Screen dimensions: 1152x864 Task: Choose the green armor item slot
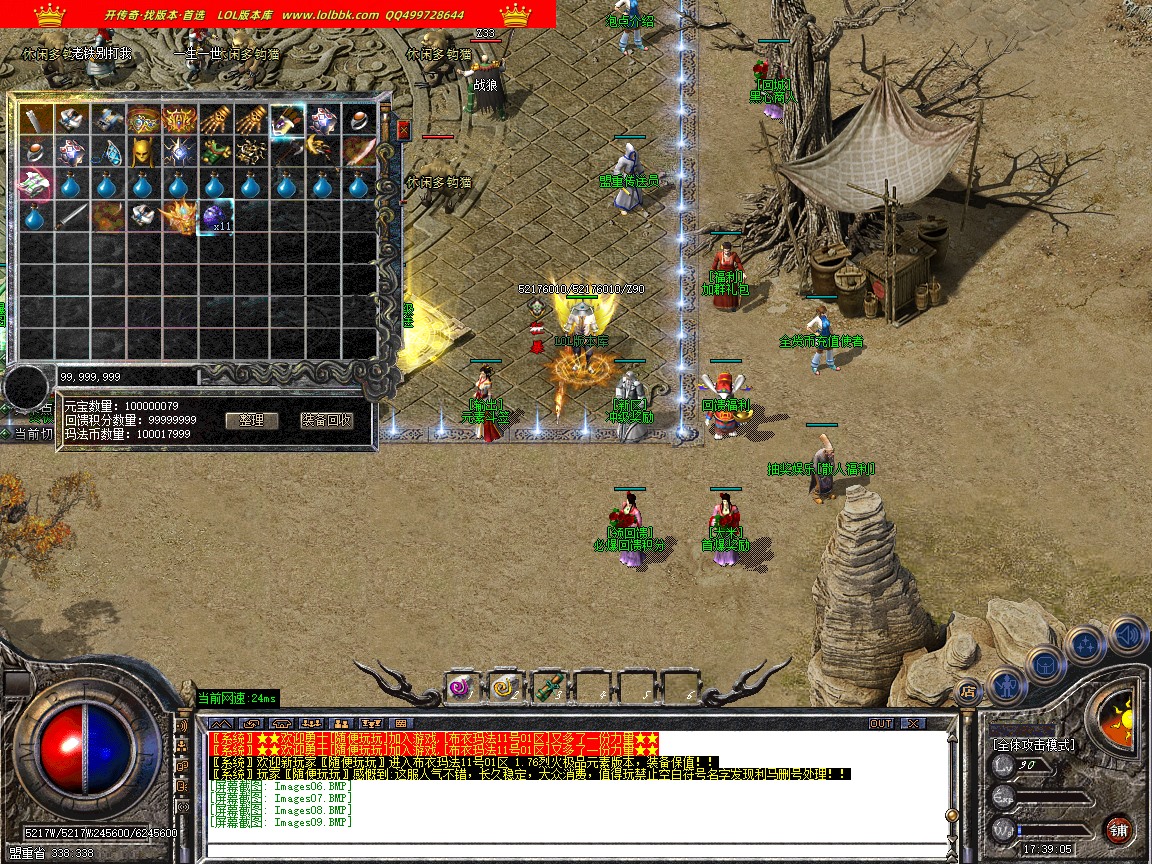tap(216, 152)
